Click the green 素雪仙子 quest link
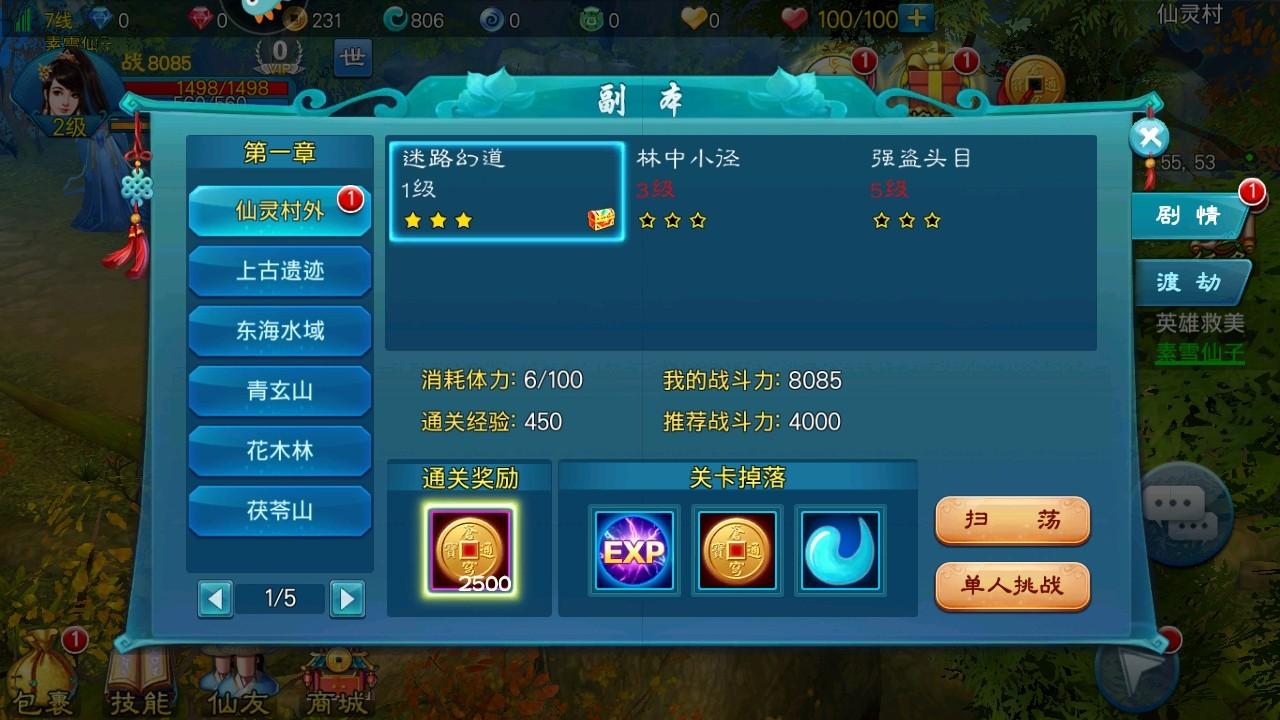Screen dimensions: 1280x720 1200,352
